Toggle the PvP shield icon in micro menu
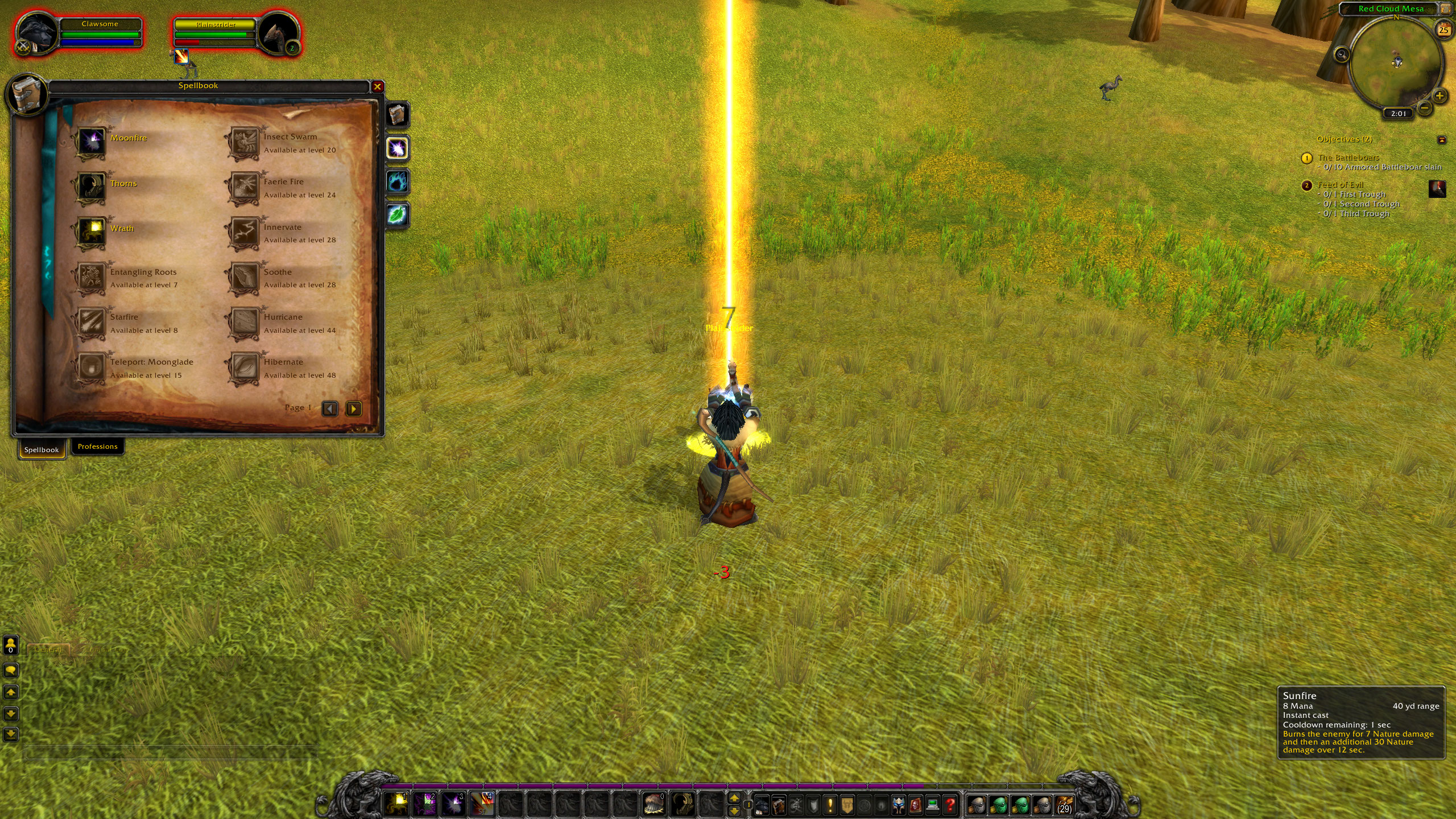The image size is (1456, 819). [x=813, y=804]
